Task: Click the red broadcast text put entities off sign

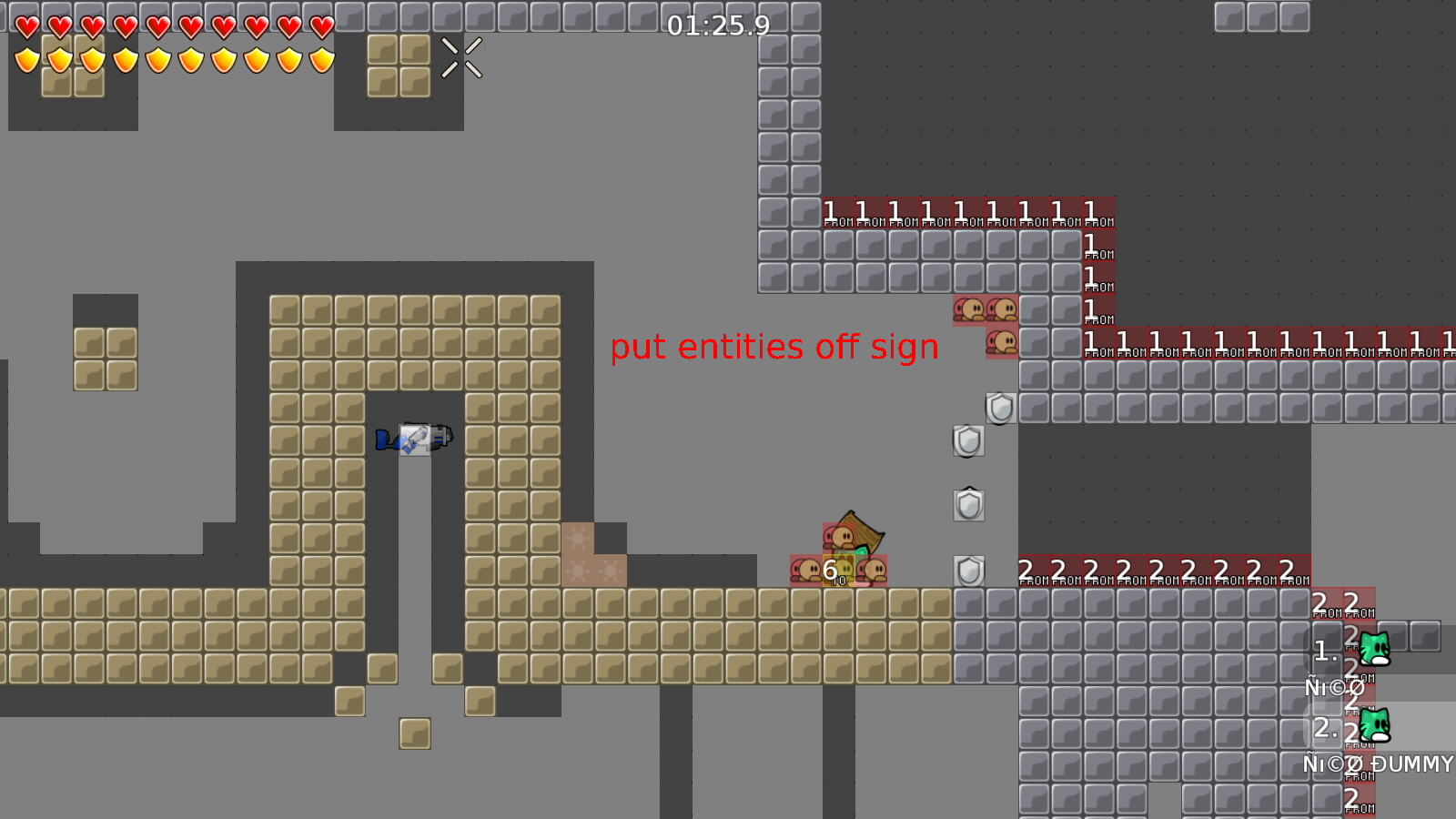Action: pyautogui.click(x=775, y=347)
